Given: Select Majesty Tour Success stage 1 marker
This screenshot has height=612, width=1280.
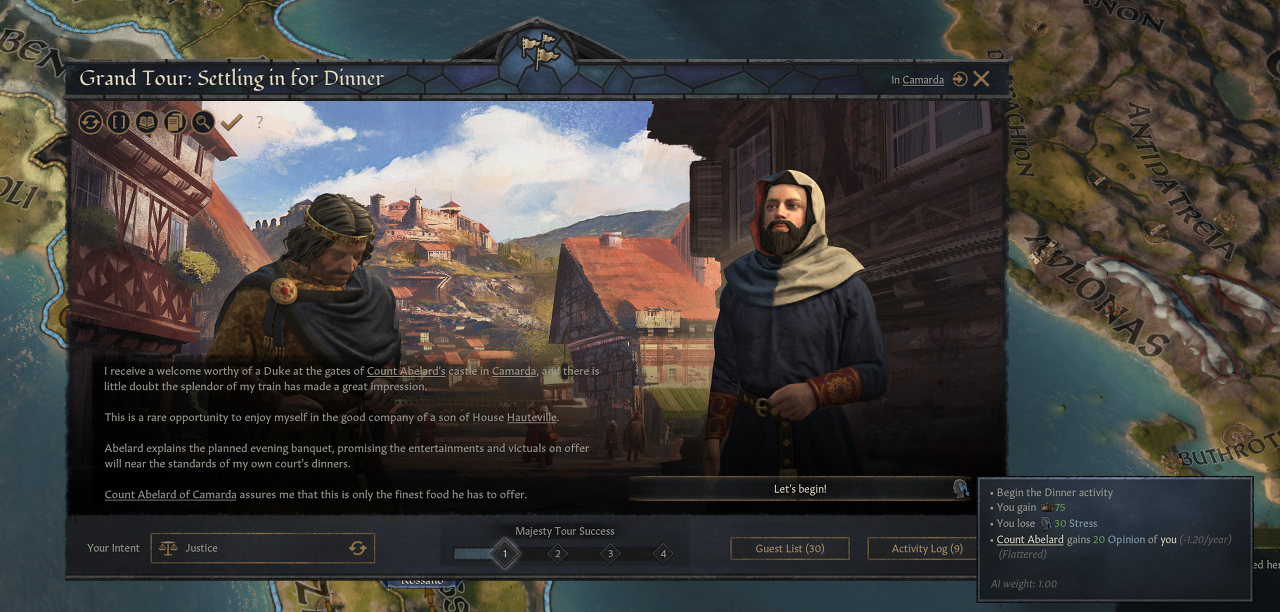Looking at the screenshot, I should coord(505,553).
